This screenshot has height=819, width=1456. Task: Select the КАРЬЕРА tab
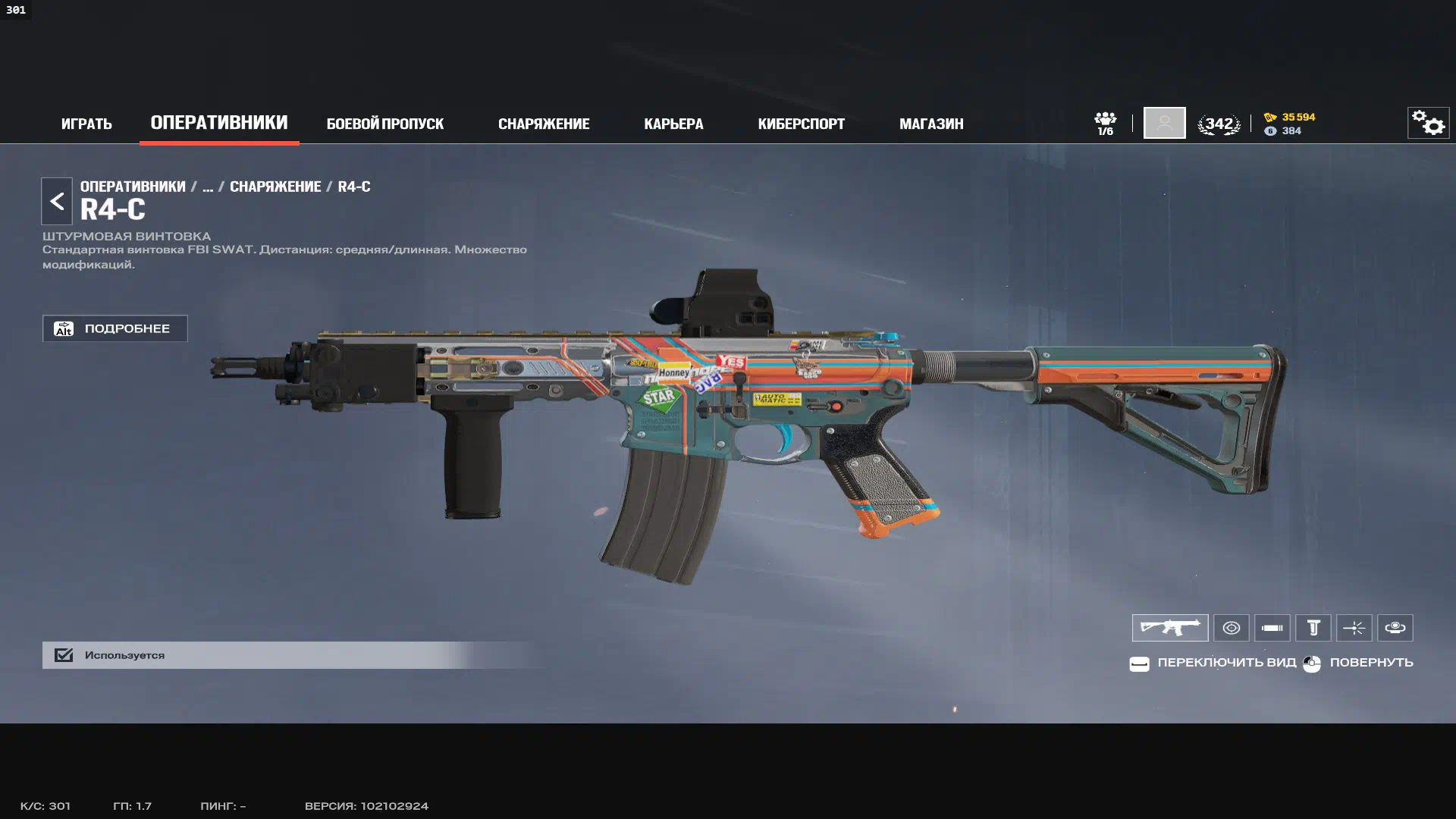click(x=673, y=124)
